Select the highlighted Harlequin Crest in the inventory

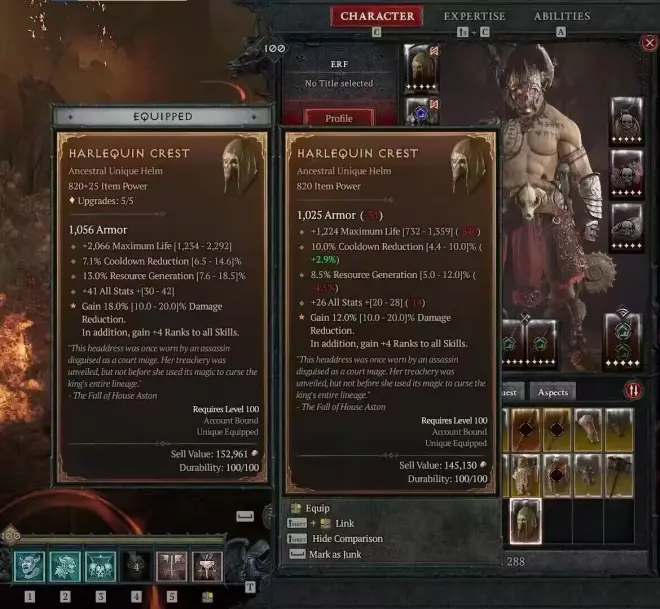tap(526, 521)
